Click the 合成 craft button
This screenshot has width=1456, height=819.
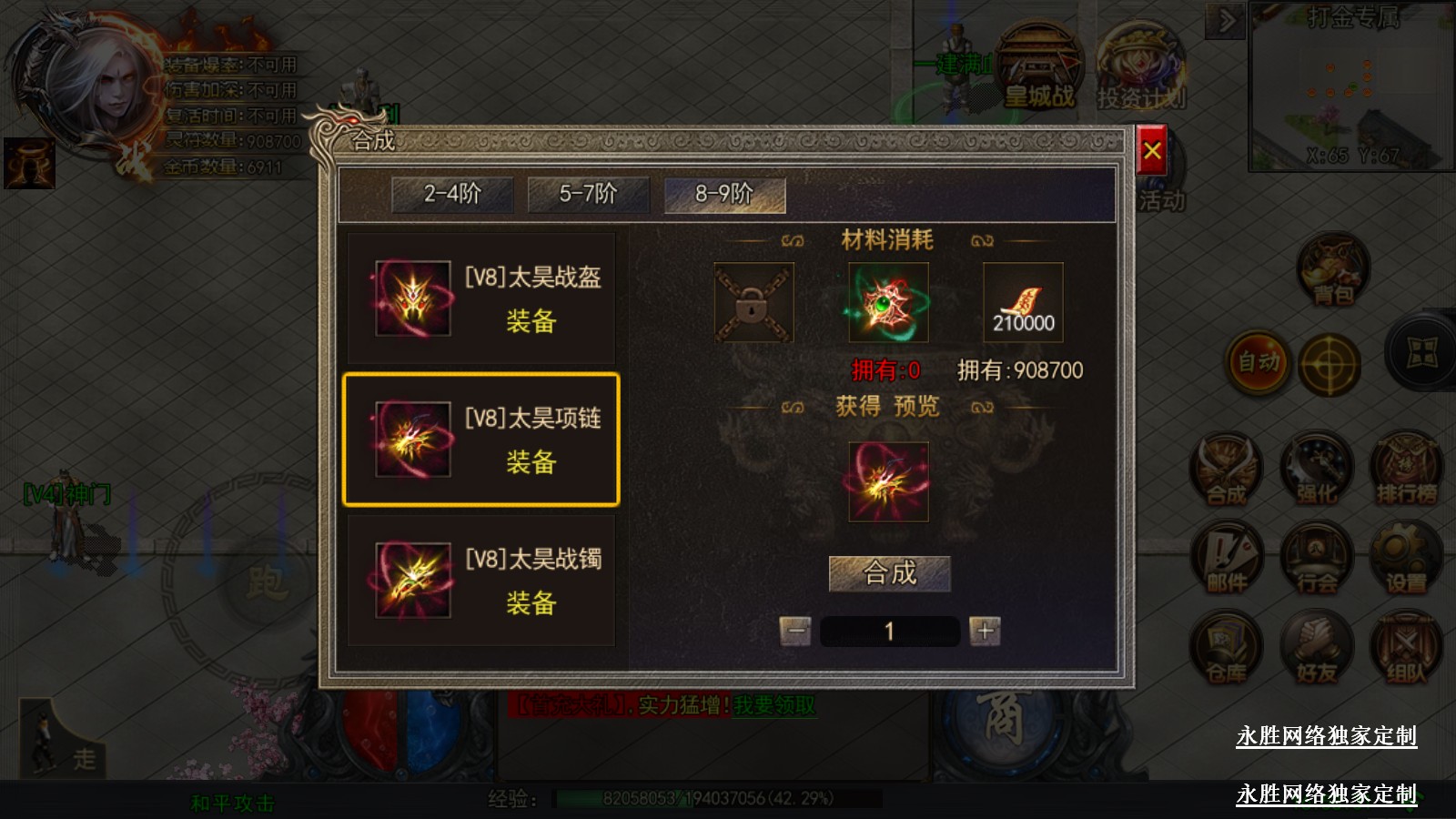point(889,573)
